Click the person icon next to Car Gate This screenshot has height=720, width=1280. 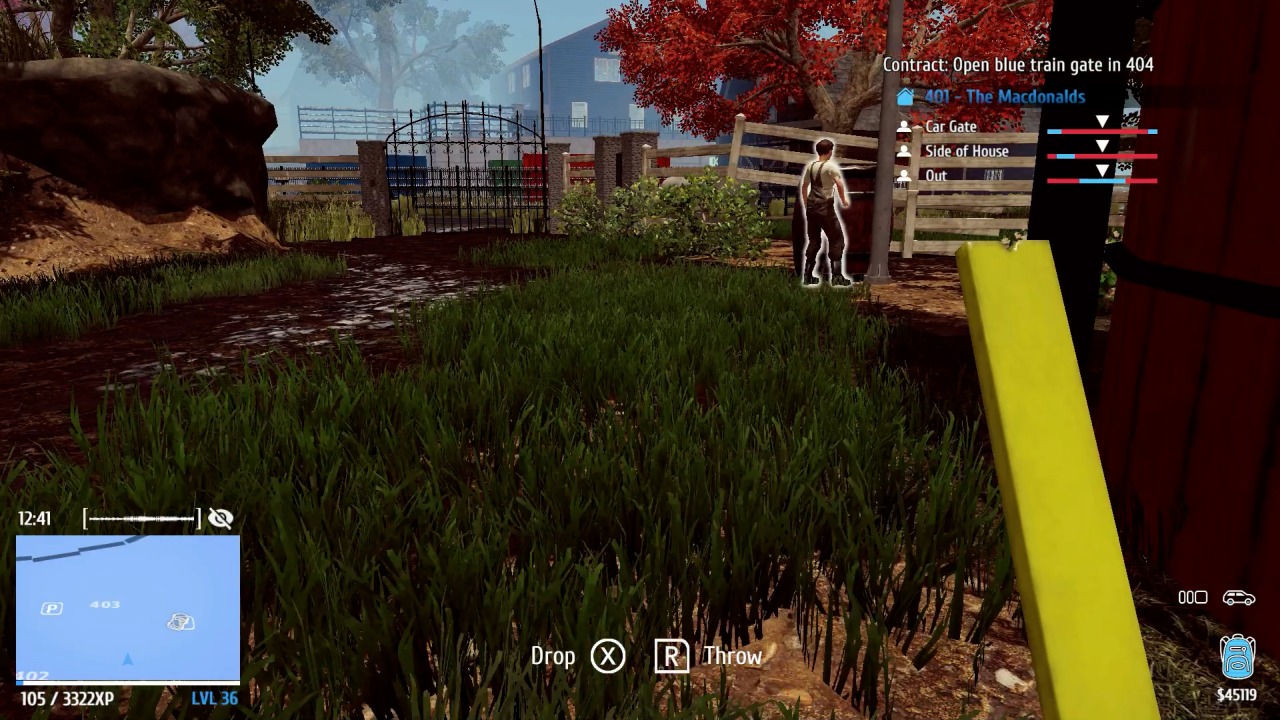[906, 126]
